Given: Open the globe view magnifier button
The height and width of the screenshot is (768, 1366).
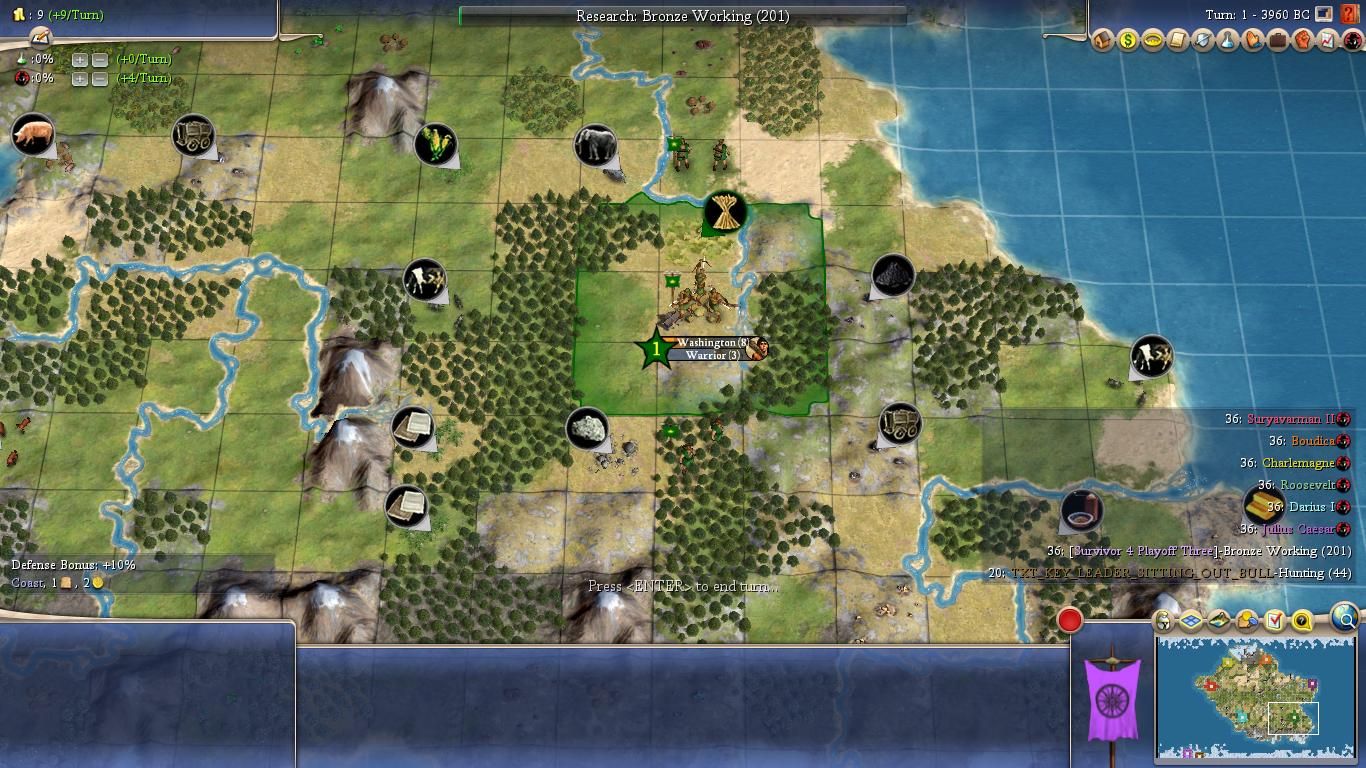Looking at the screenshot, I should (x=1346, y=620).
